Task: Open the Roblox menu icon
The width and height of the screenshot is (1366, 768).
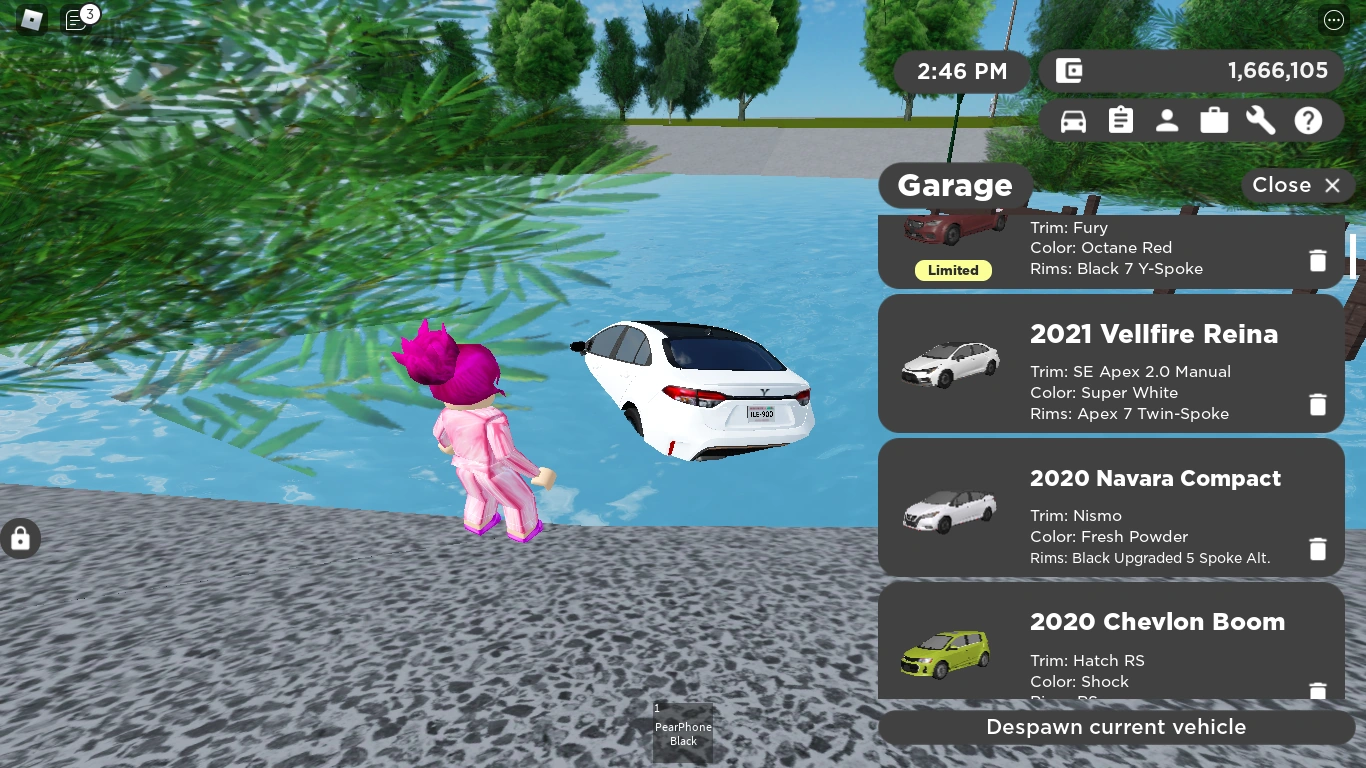Action: [x=31, y=20]
